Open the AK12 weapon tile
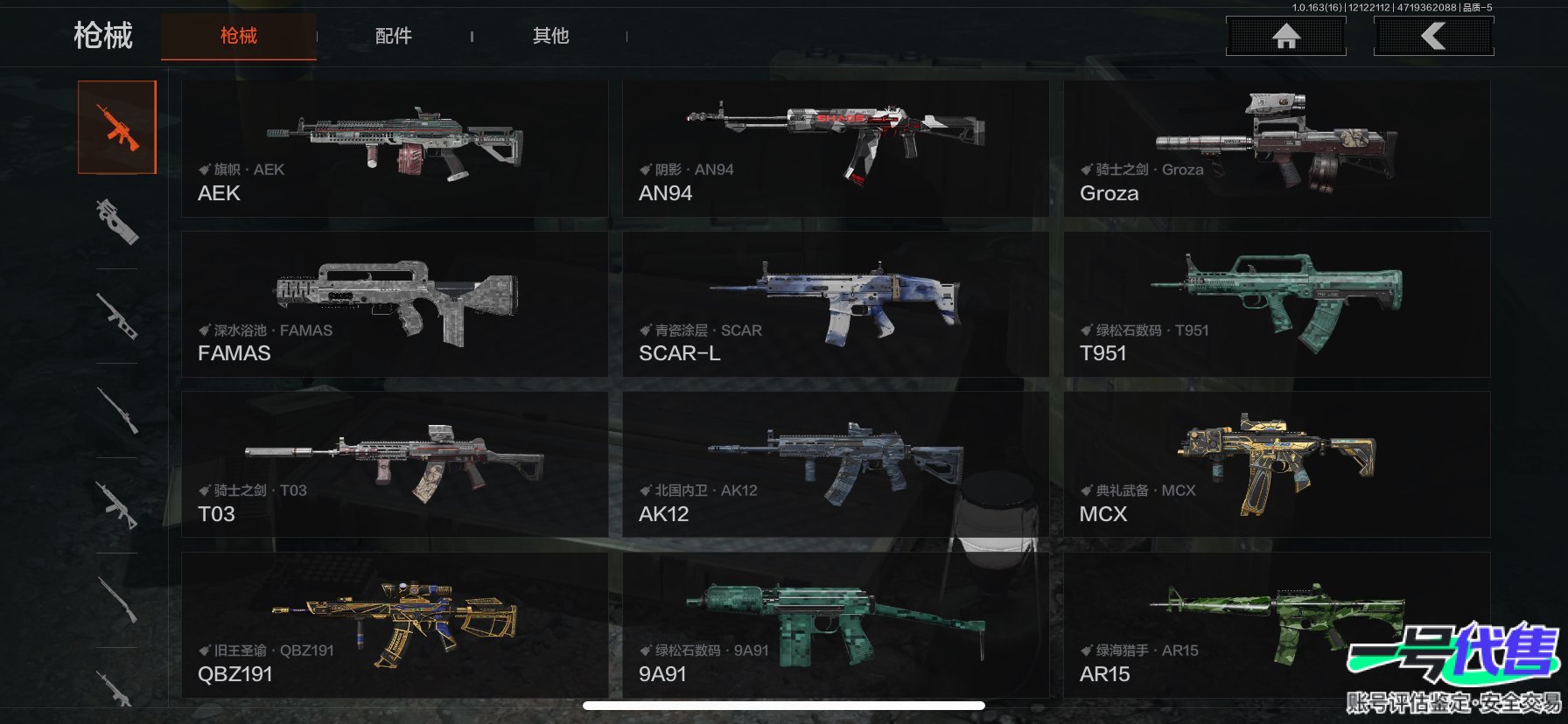1568x724 pixels. [x=835, y=464]
